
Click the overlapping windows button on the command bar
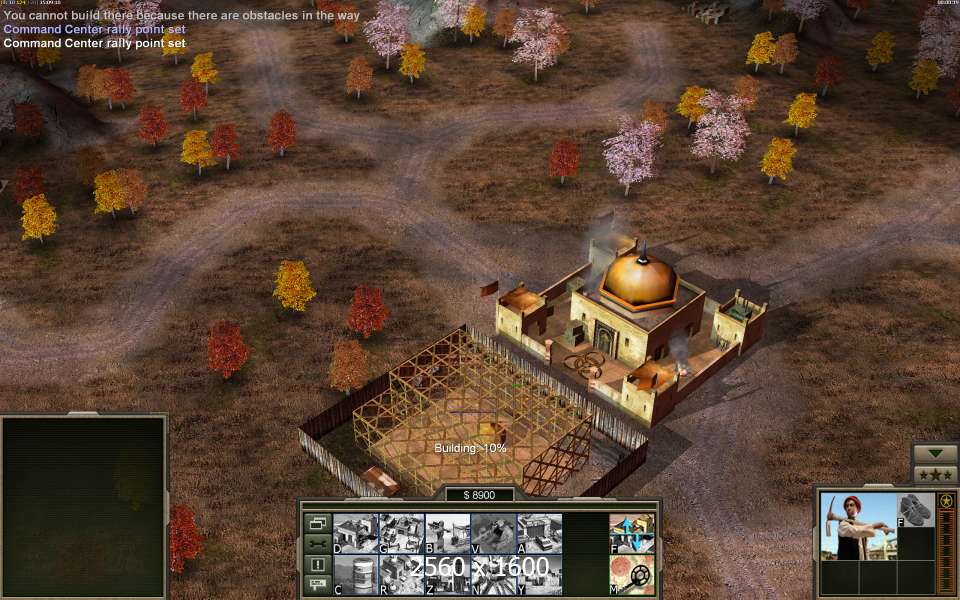(x=318, y=523)
